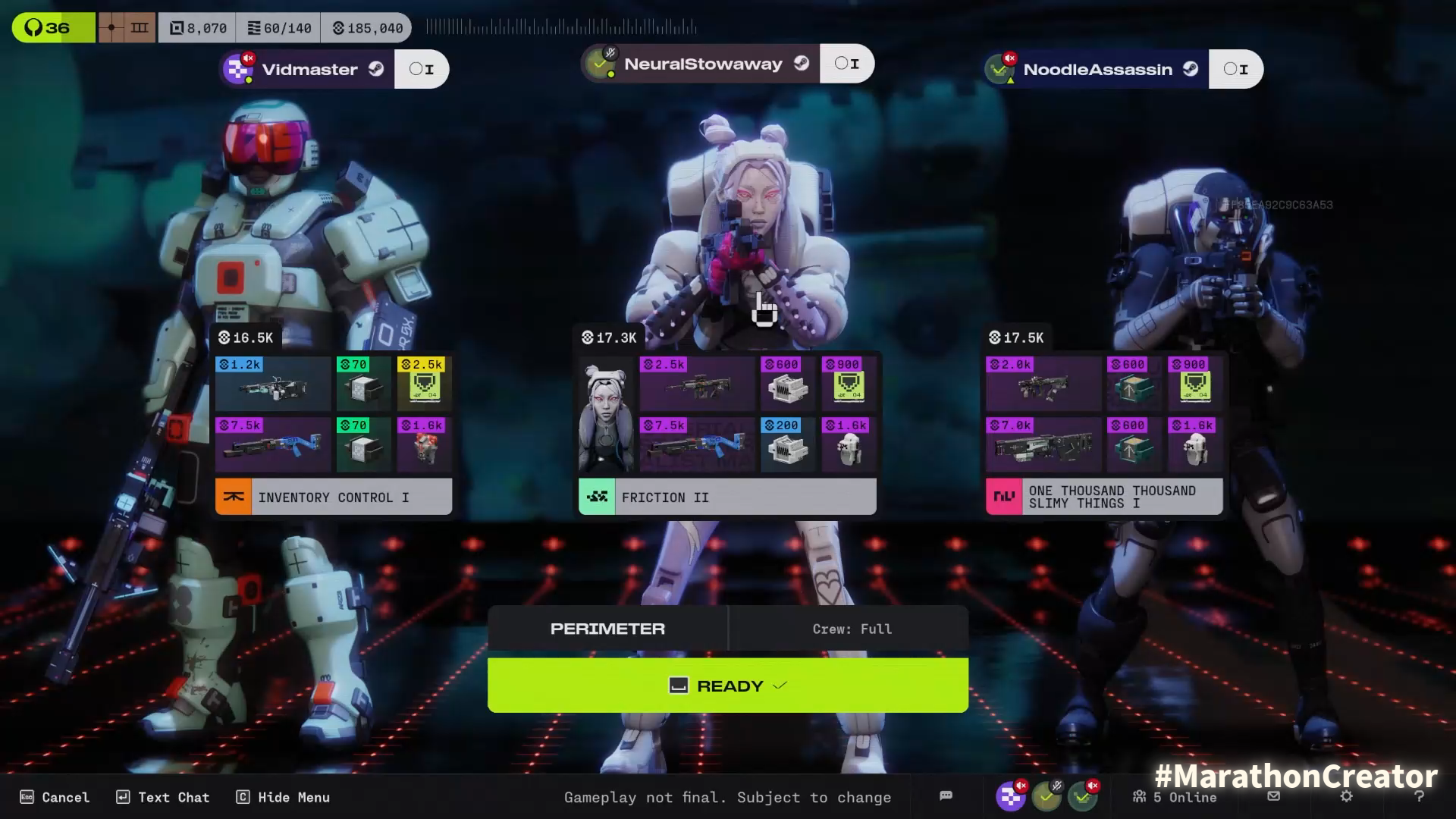The width and height of the screenshot is (1456, 819).
Task: Select NeuralStowaway's player nameplate
Action: click(x=702, y=64)
